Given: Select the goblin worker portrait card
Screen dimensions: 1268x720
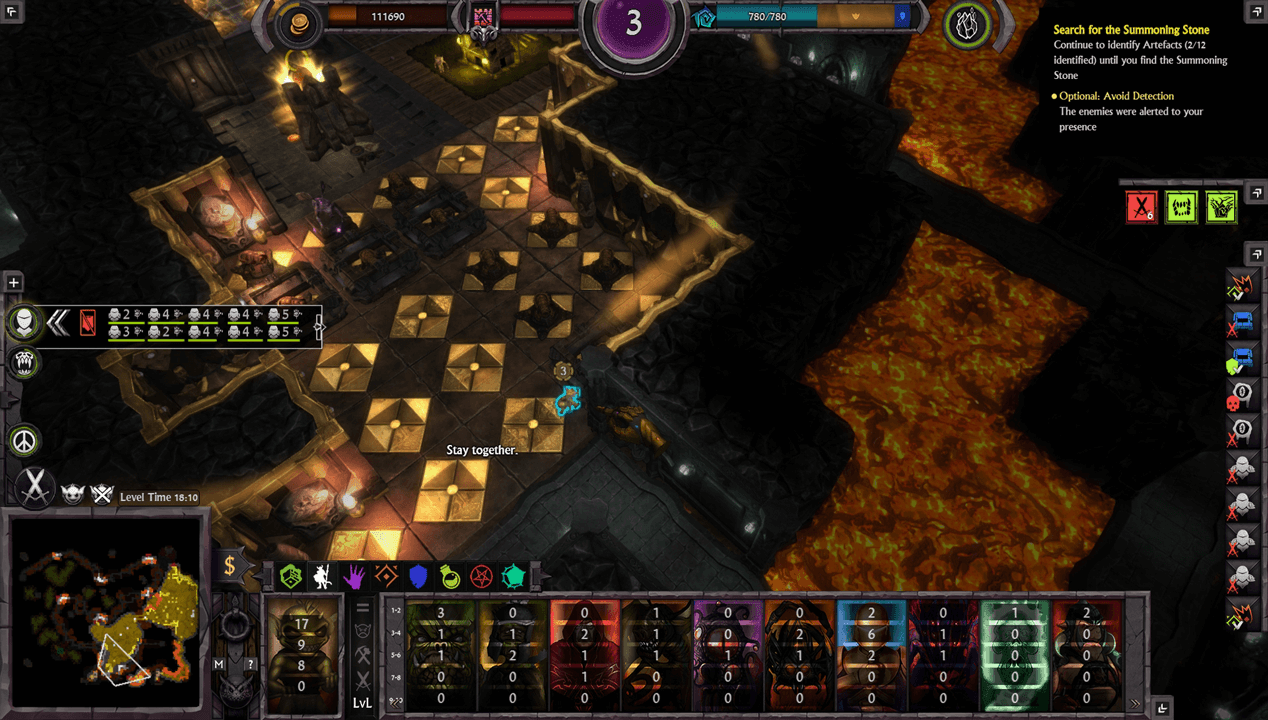Looking at the screenshot, I should point(301,651).
